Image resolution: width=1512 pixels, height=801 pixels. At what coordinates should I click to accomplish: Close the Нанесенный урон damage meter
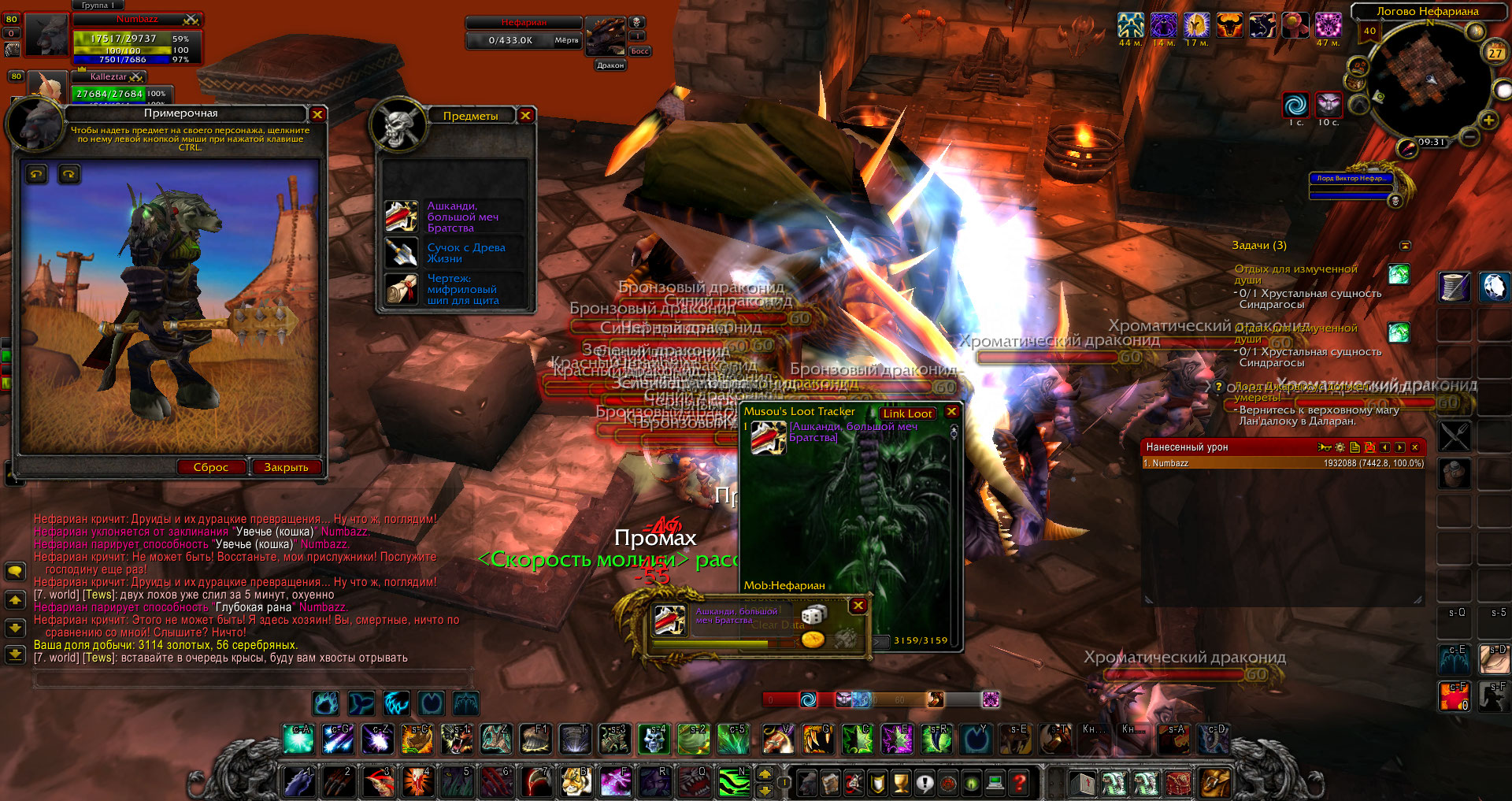coord(1414,447)
